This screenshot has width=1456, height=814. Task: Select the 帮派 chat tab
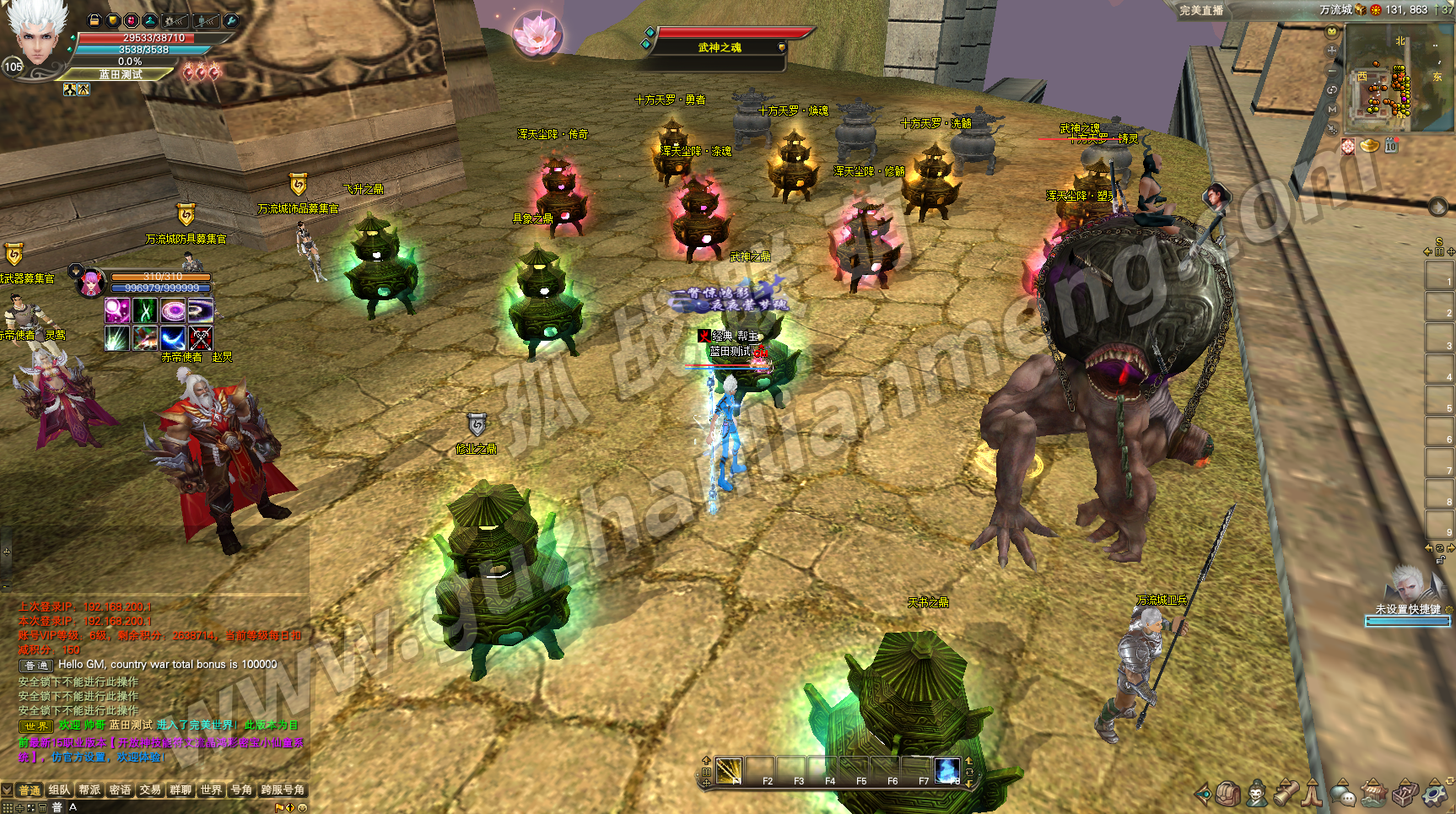[89, 790]
